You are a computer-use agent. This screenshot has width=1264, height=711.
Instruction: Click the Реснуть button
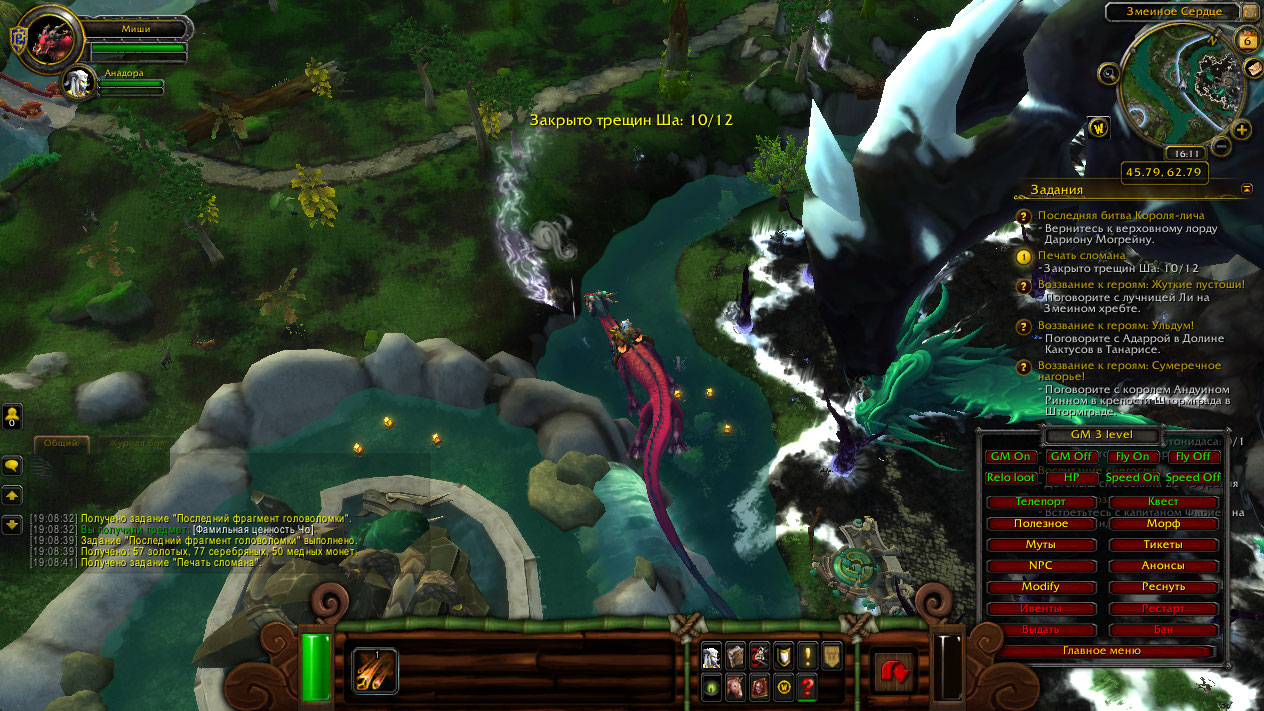[x=1163, y=586]
